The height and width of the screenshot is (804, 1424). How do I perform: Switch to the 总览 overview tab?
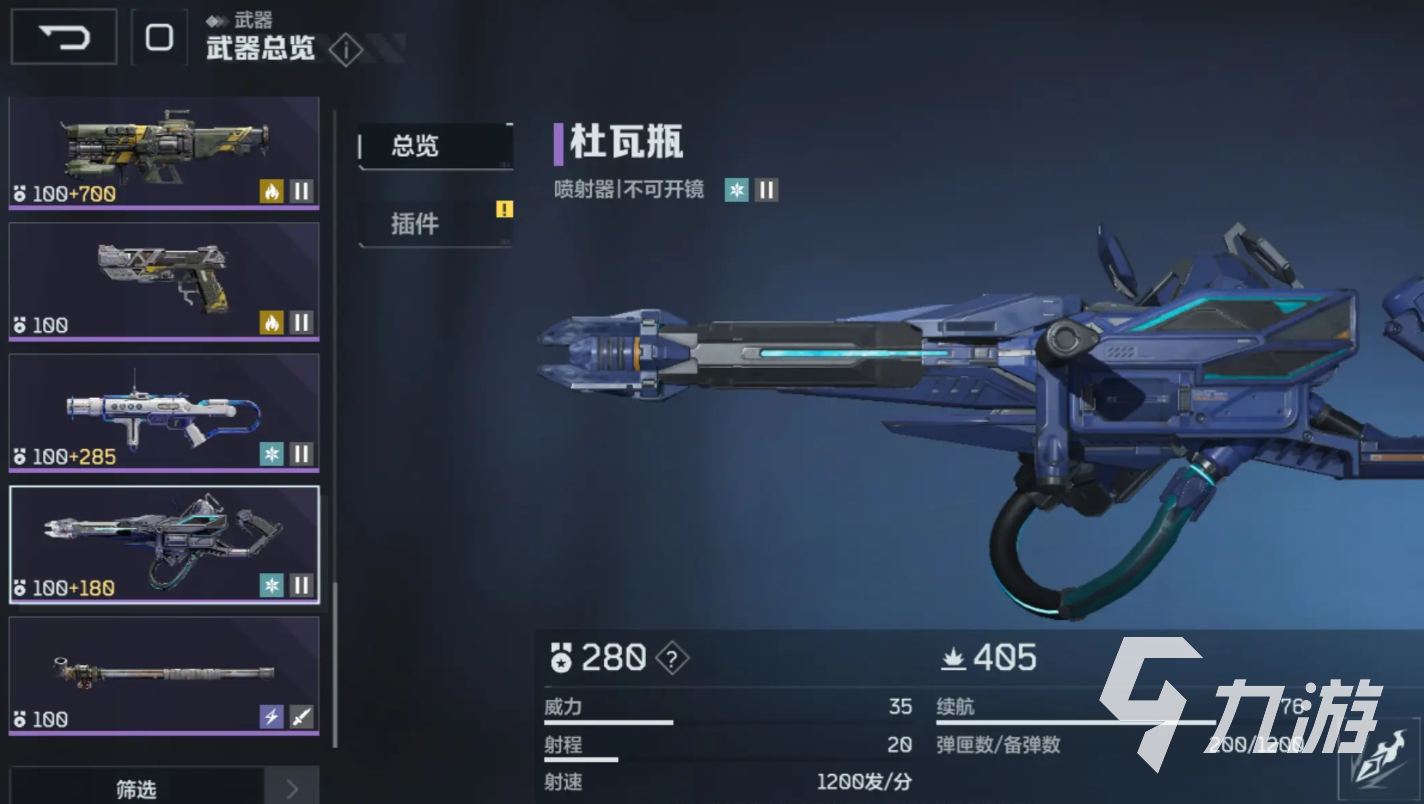tap(435, 146)
